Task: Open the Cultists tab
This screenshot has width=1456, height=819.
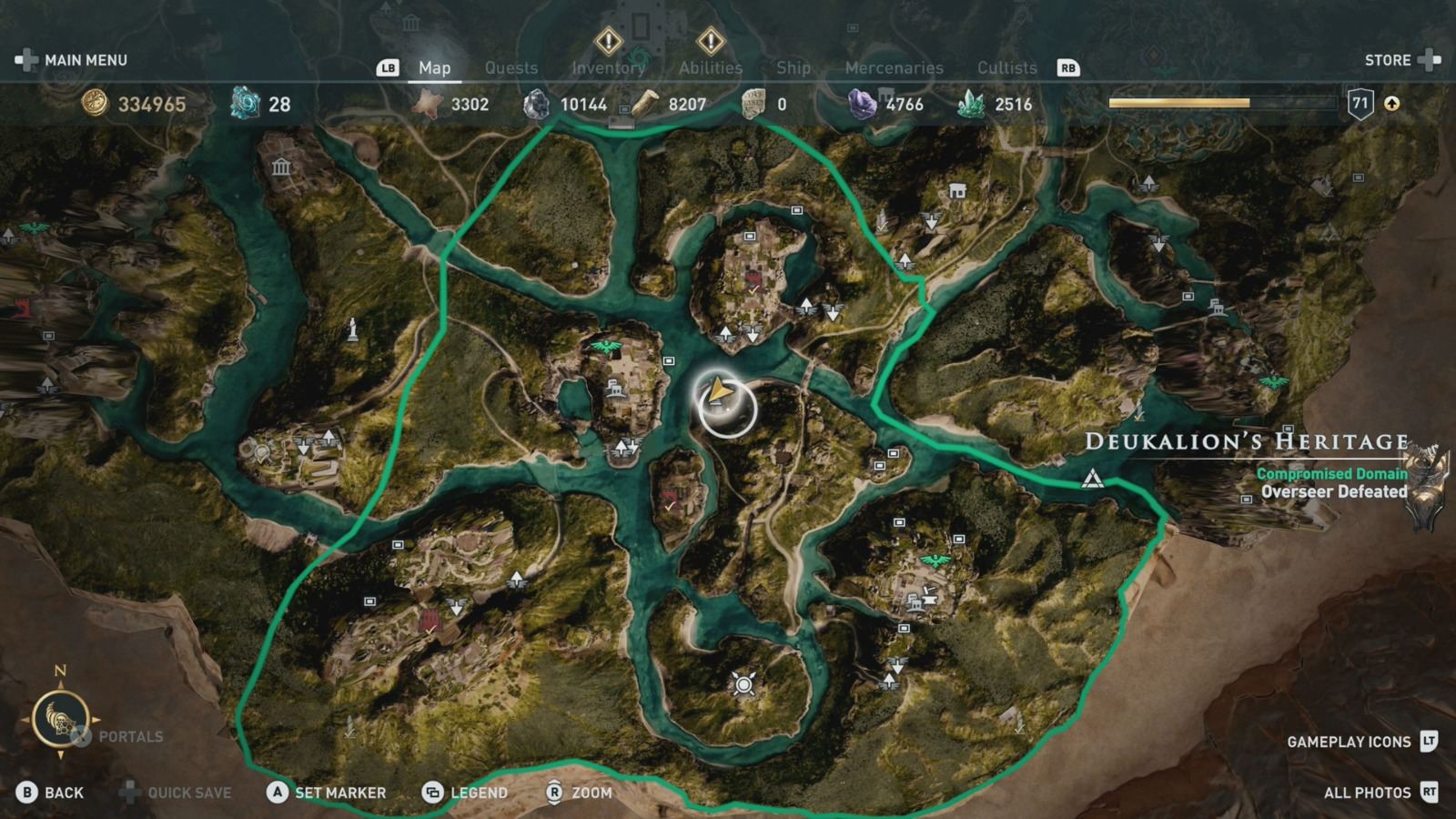Action: 1006,67
